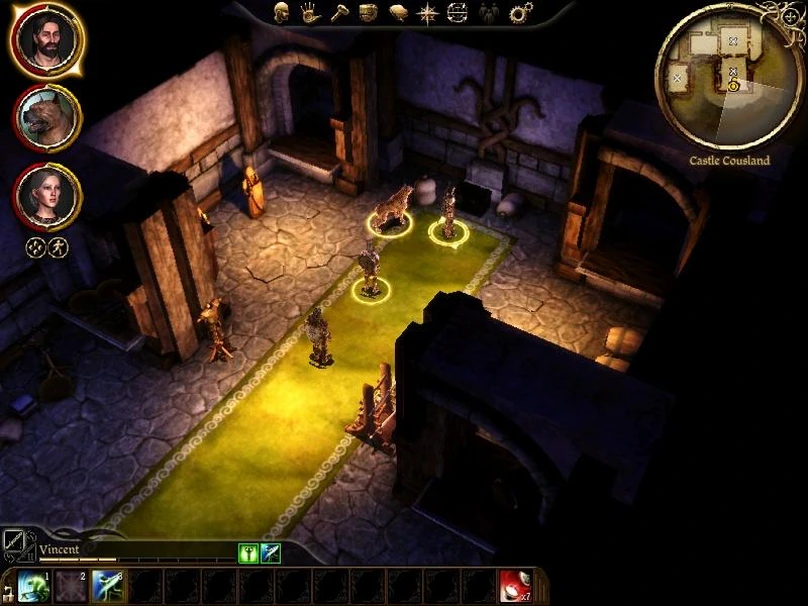Open the inventory chest icon
This screenshot has height=606, width=808.
(368, 13)
